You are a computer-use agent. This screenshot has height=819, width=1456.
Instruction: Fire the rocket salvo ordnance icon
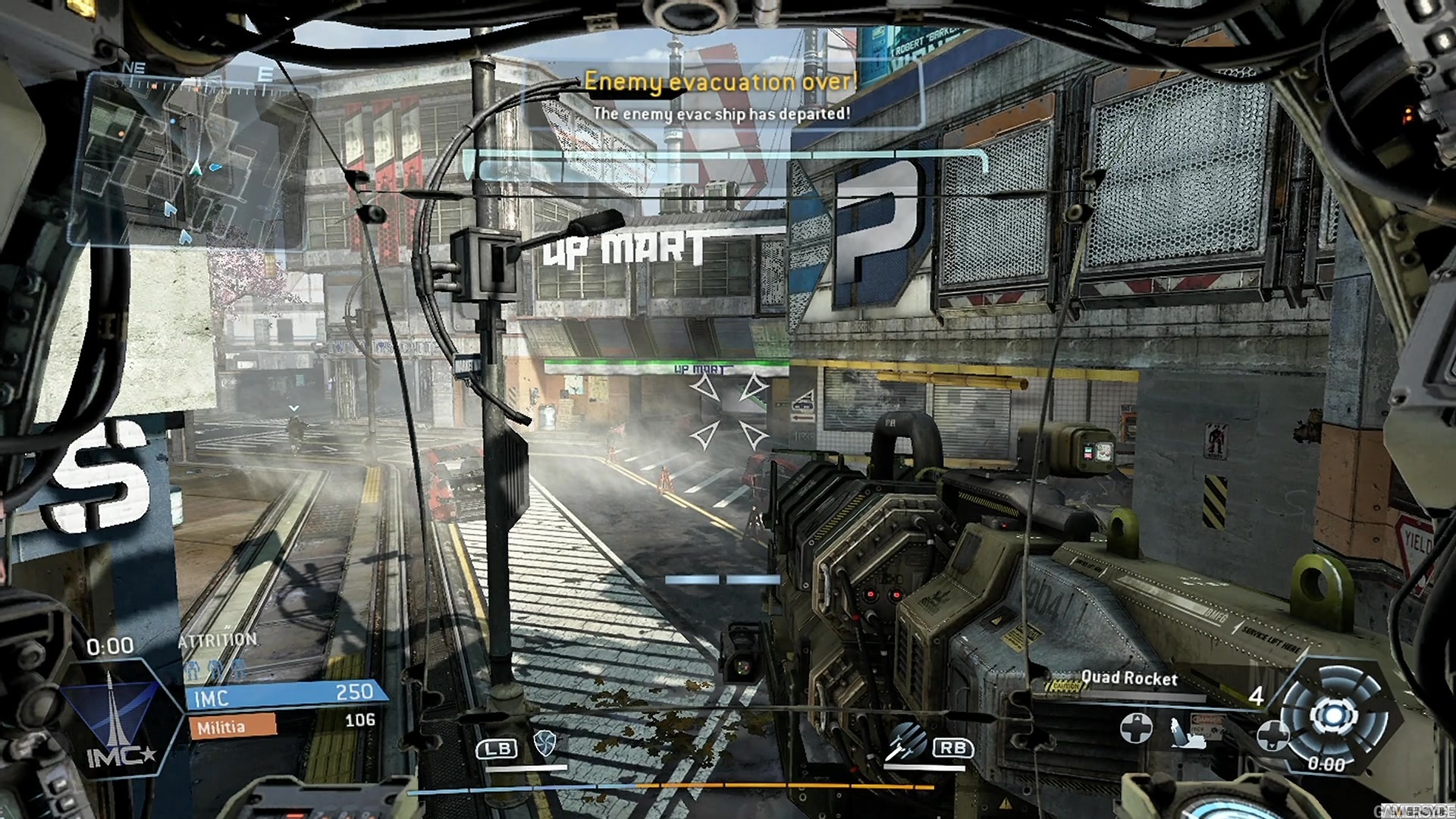pyautogui.click(x=906, y=740)
